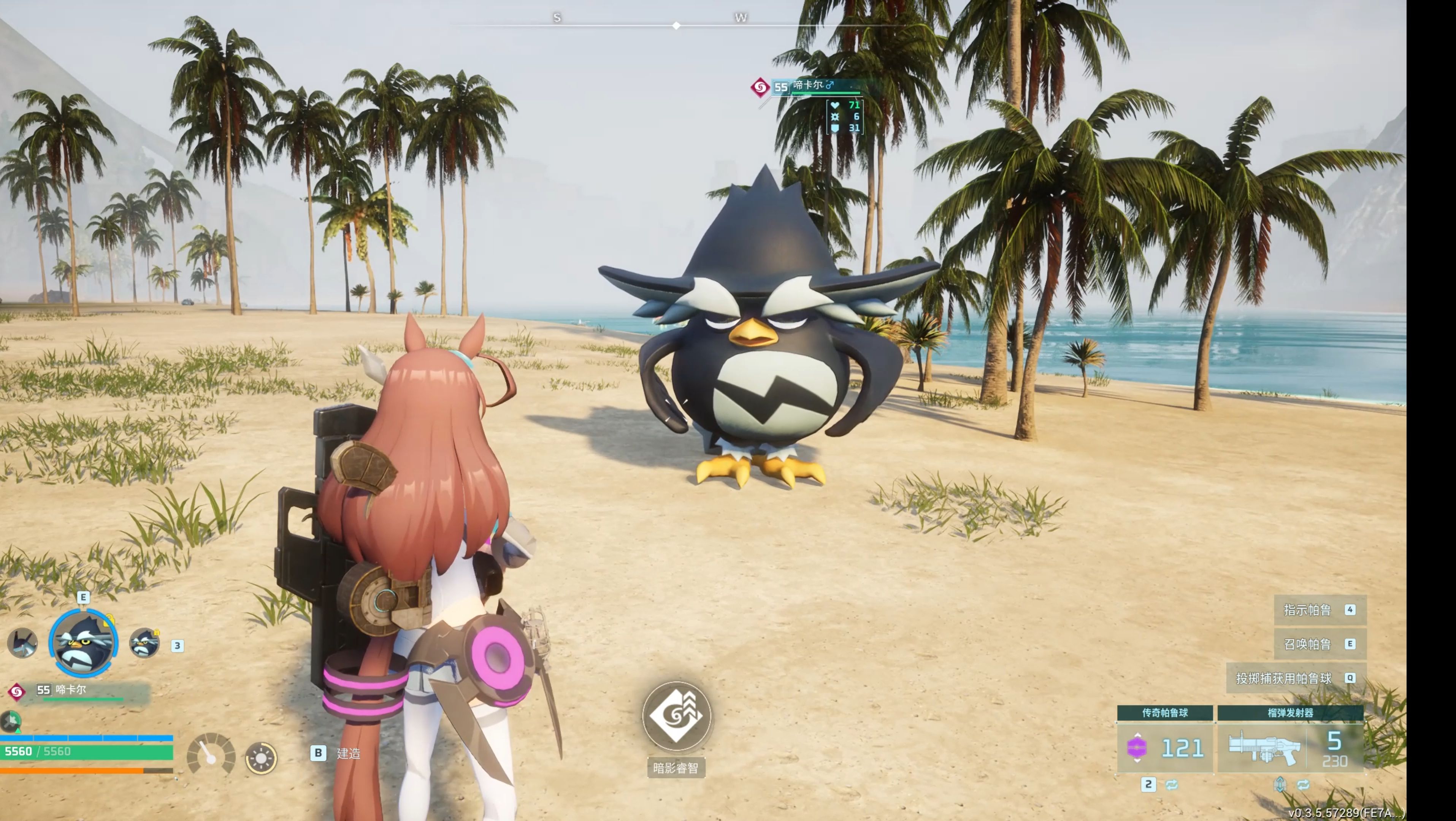
Task: Select the 榴弹发射器 weapon slot
Action: [1290, 747]
